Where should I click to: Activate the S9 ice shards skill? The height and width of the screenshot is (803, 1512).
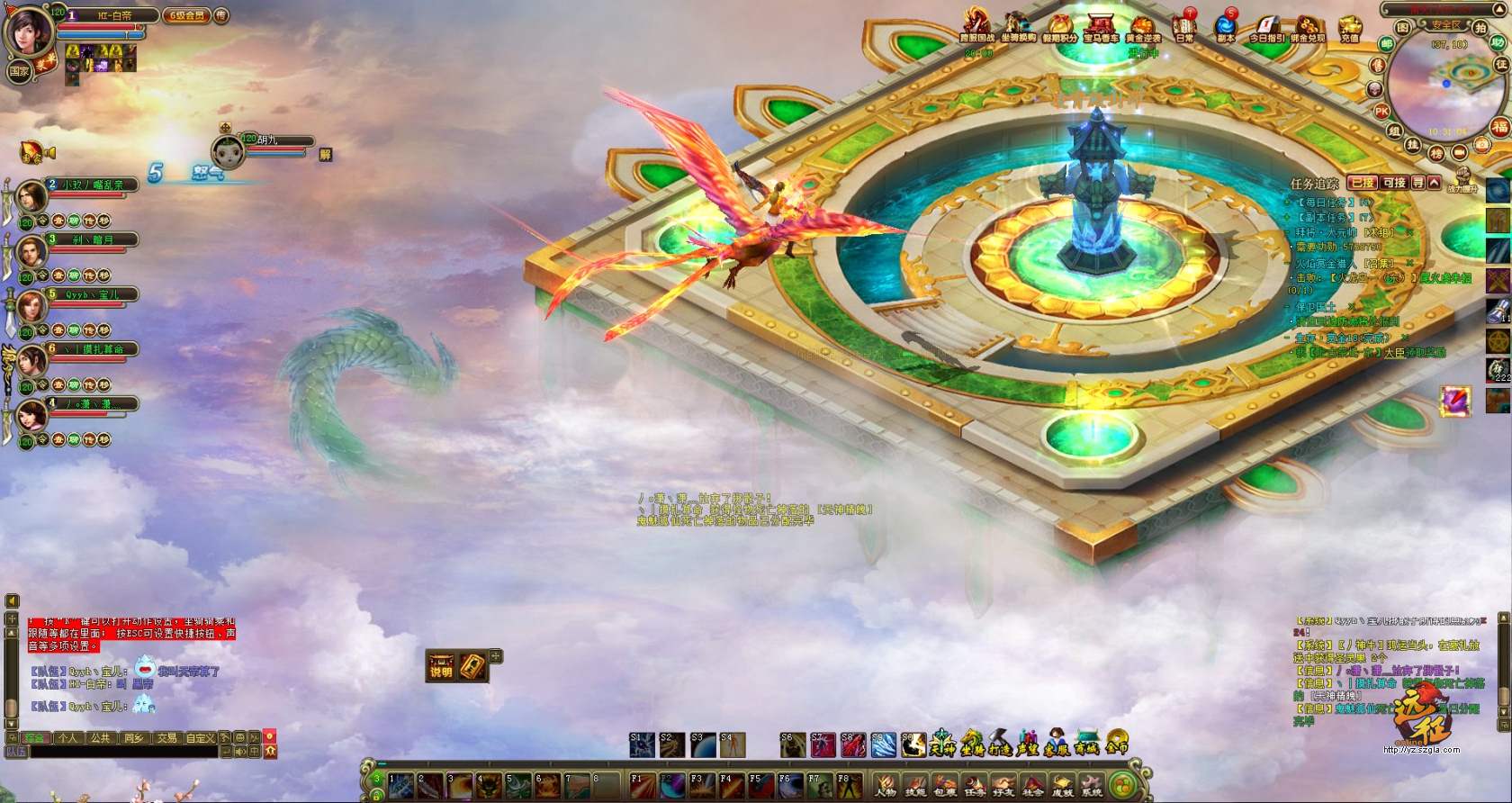click(x=883, y=744)
